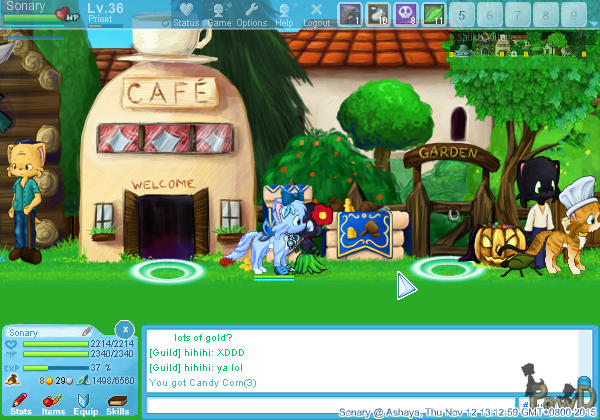Open the Equip window
Screen dimensions: 600x420
86,402
